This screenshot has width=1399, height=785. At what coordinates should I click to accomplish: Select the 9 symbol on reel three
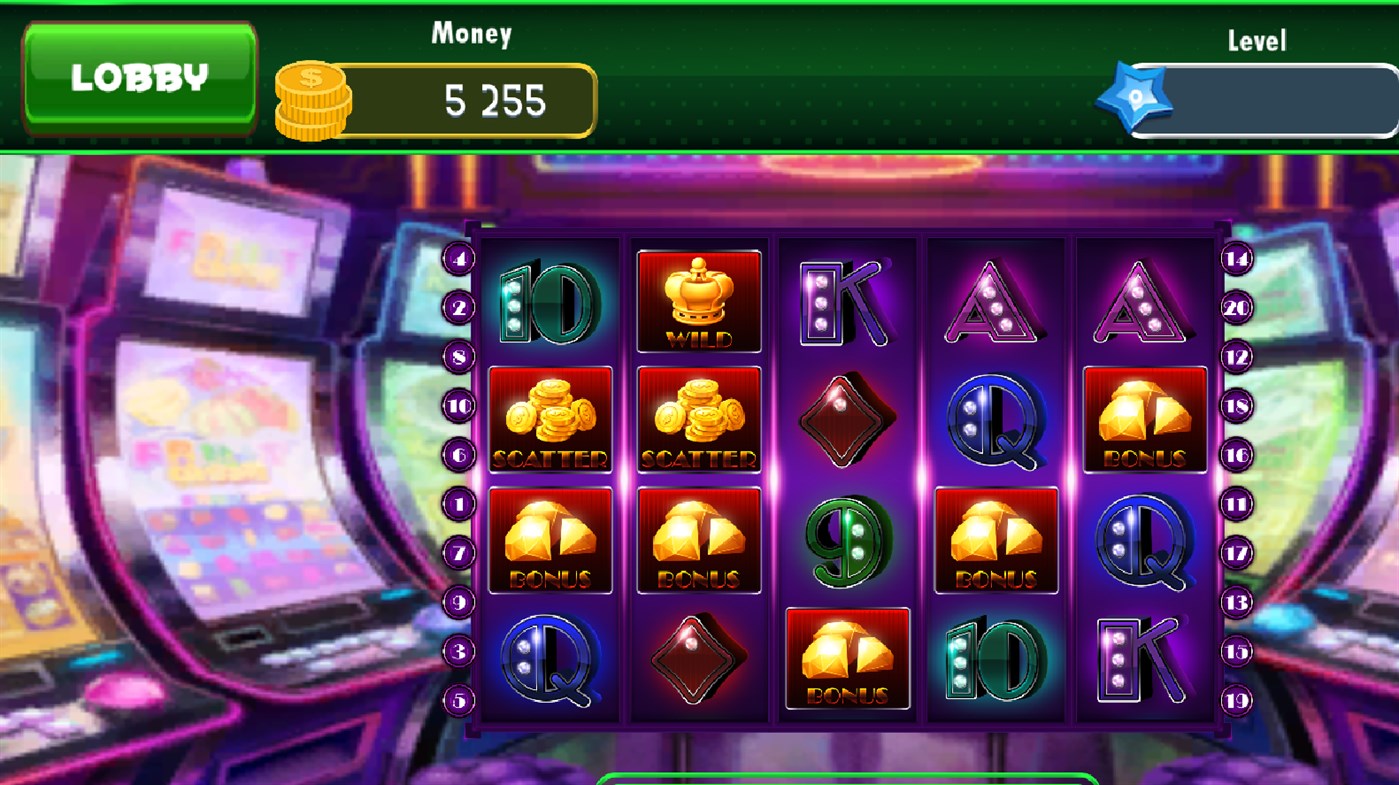[x=847, y=539]
